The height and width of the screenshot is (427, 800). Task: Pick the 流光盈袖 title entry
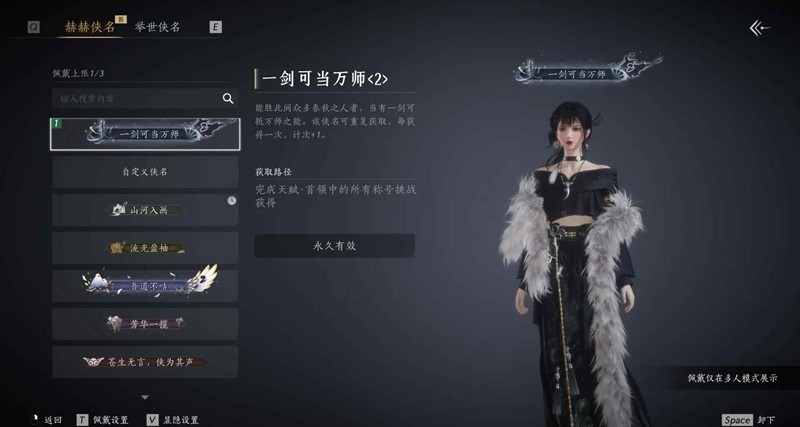tap(145, 247)
